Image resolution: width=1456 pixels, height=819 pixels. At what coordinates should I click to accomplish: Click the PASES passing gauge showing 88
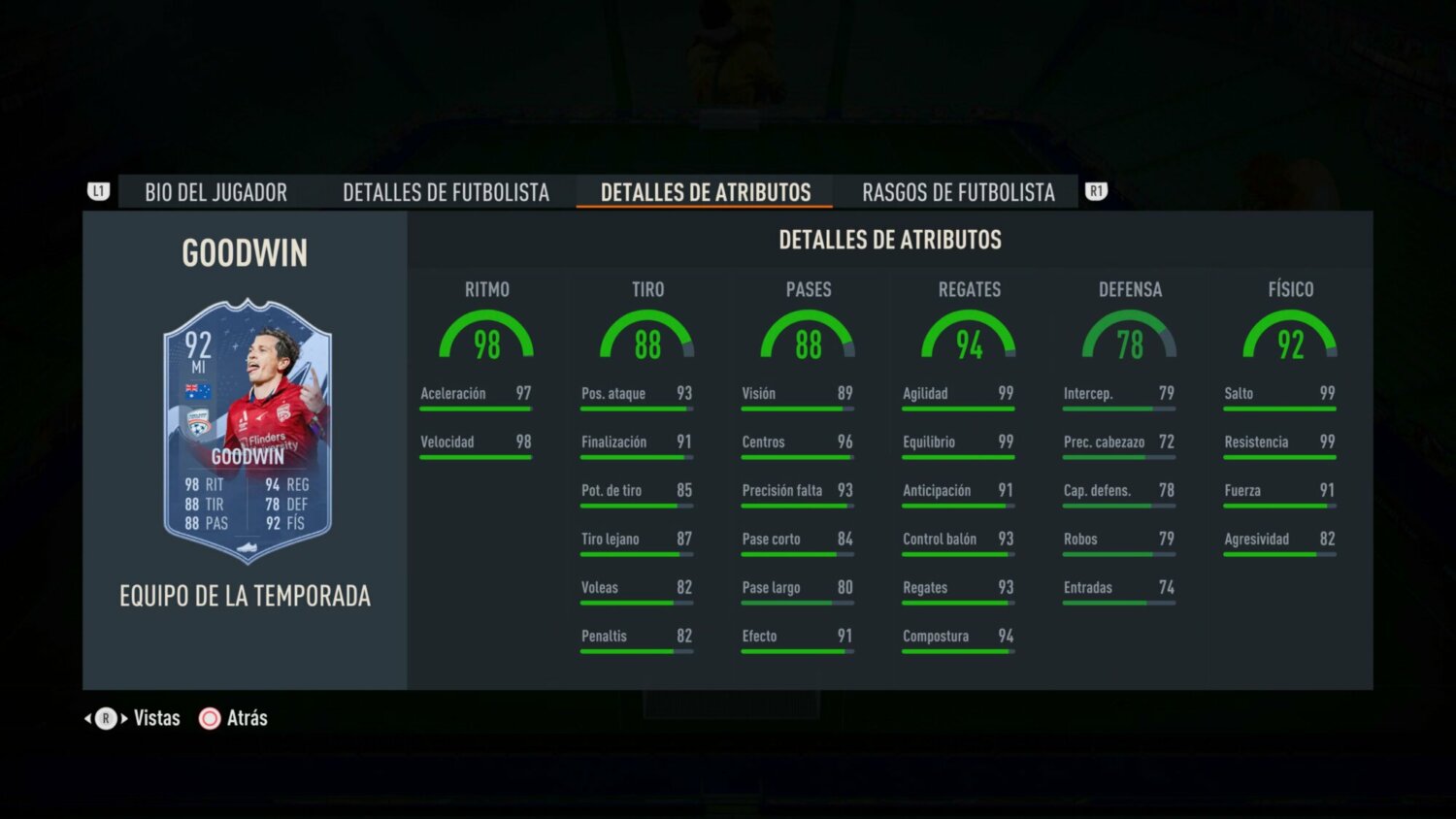pyautogui.click(x=808, y=338)
